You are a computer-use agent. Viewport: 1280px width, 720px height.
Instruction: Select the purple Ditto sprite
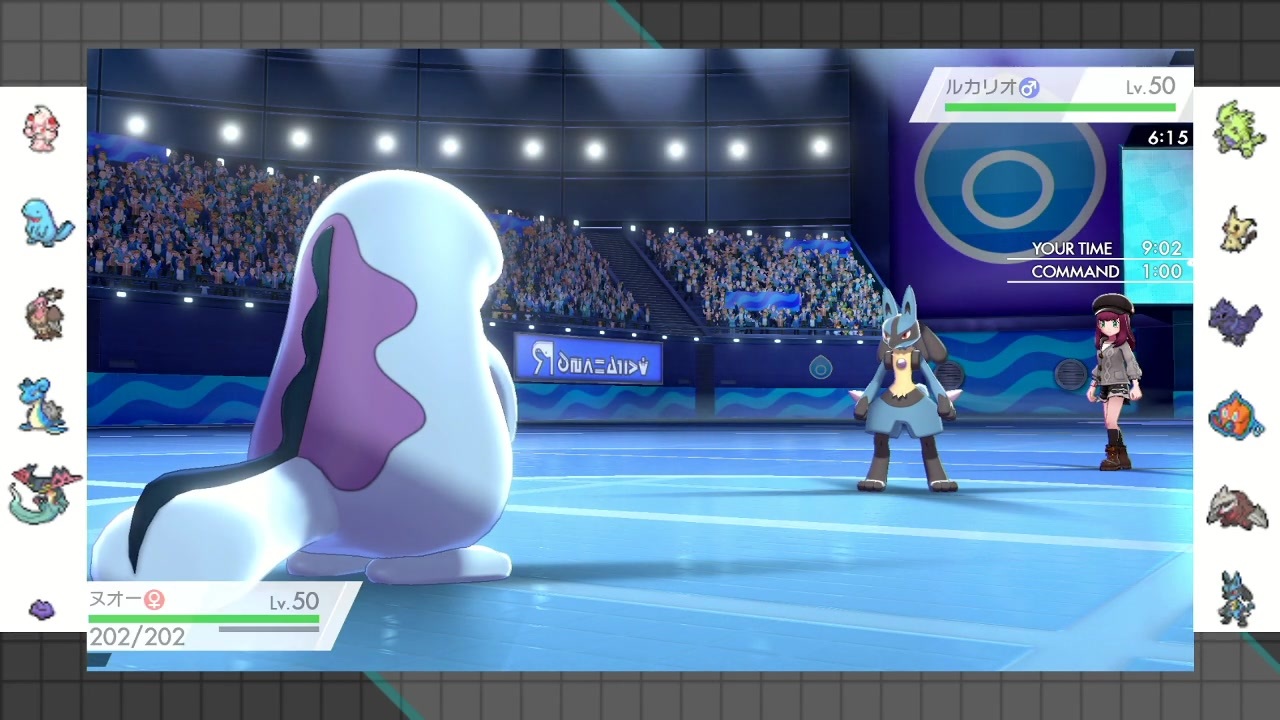(x=42, y=608)
